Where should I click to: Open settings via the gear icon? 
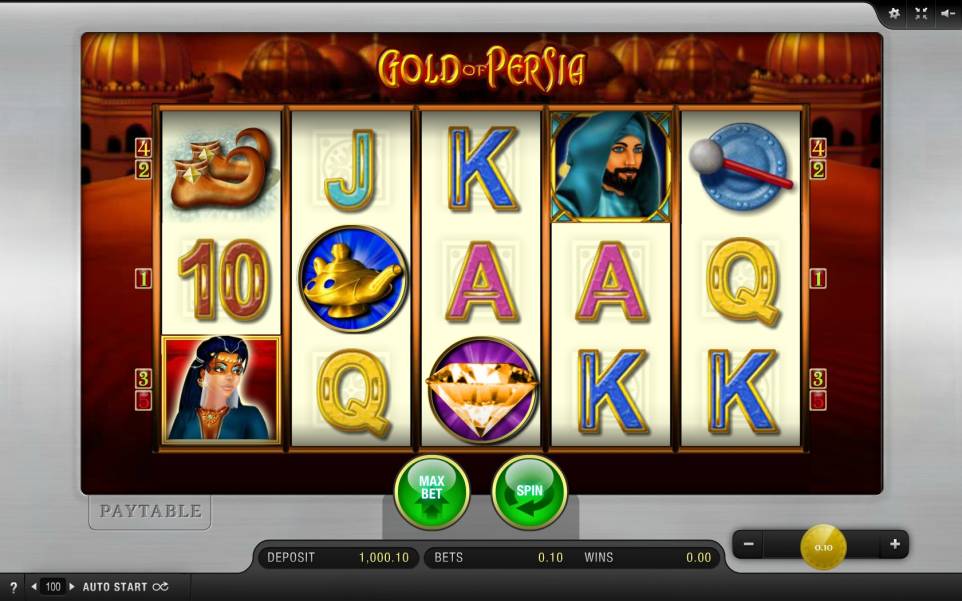pos(894,14)
